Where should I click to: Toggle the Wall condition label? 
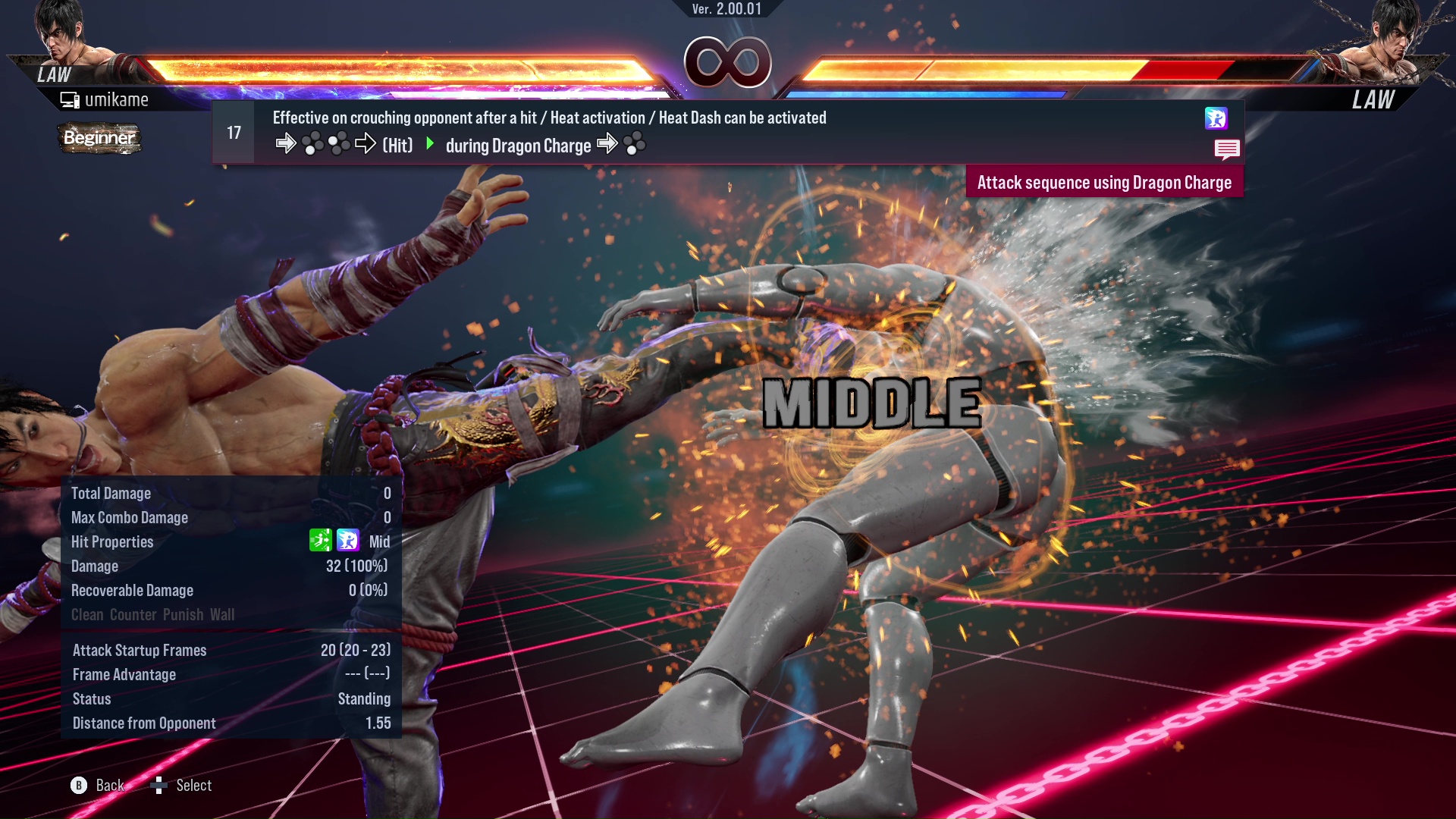click(224, 615)
